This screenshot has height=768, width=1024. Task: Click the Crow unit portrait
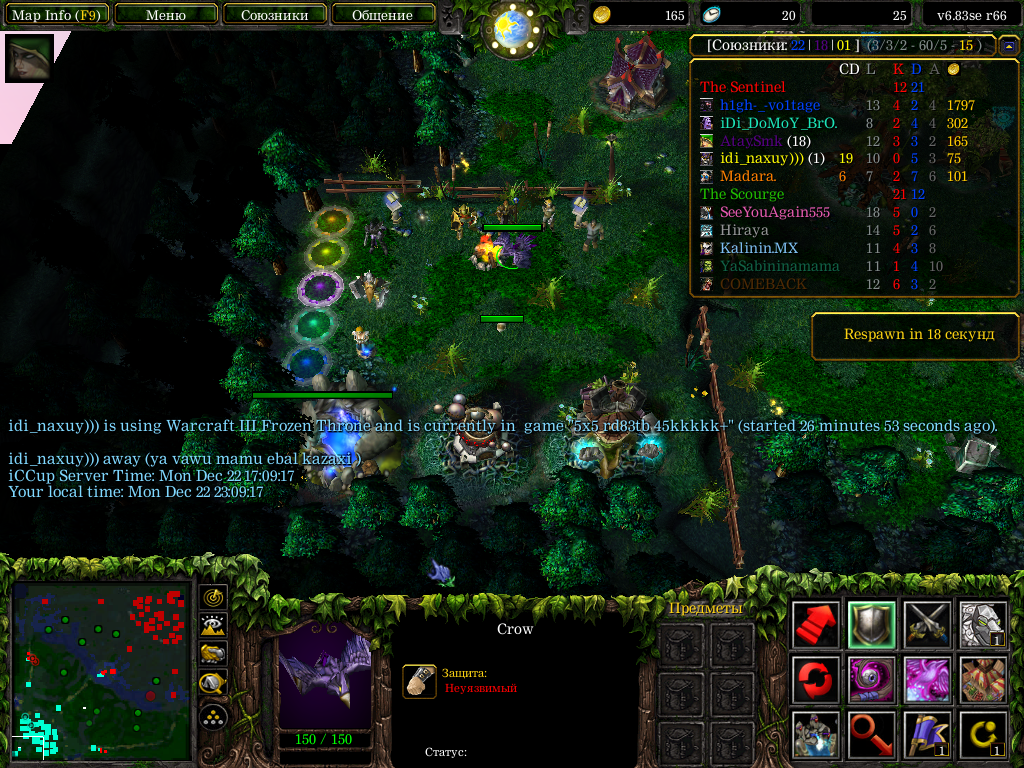point(323,676)
